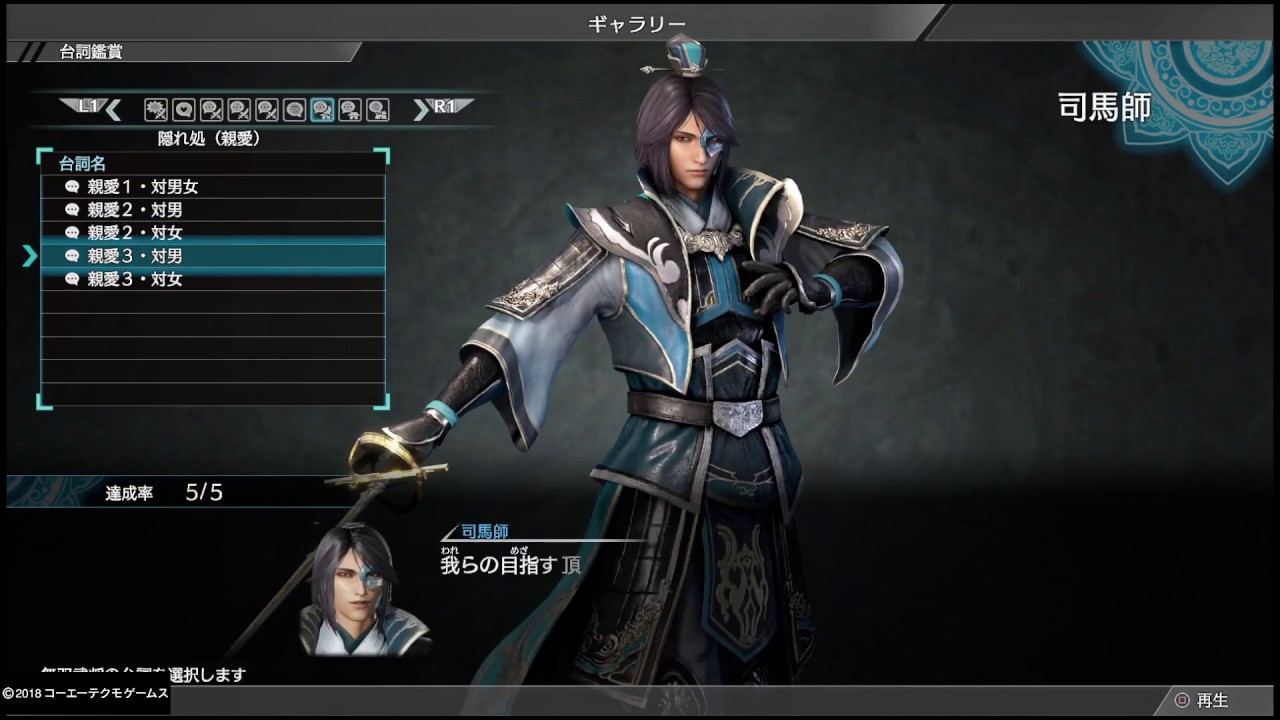Switch to the plain speech-bubble category
The height and width of the screenshot is (720, 1280).
pos(294,109)
